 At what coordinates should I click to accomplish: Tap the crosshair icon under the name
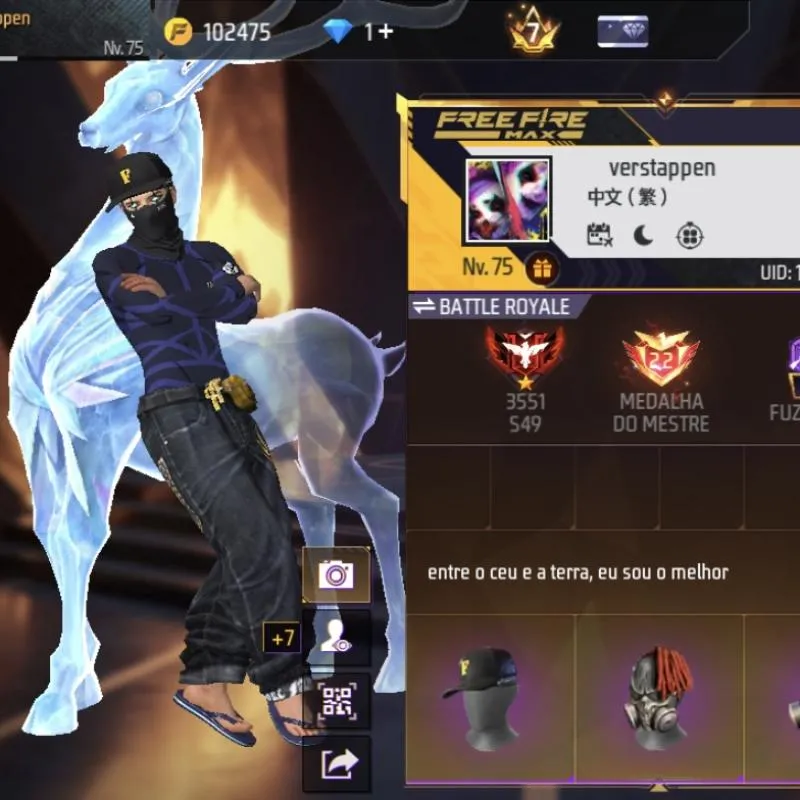point(690,235)
